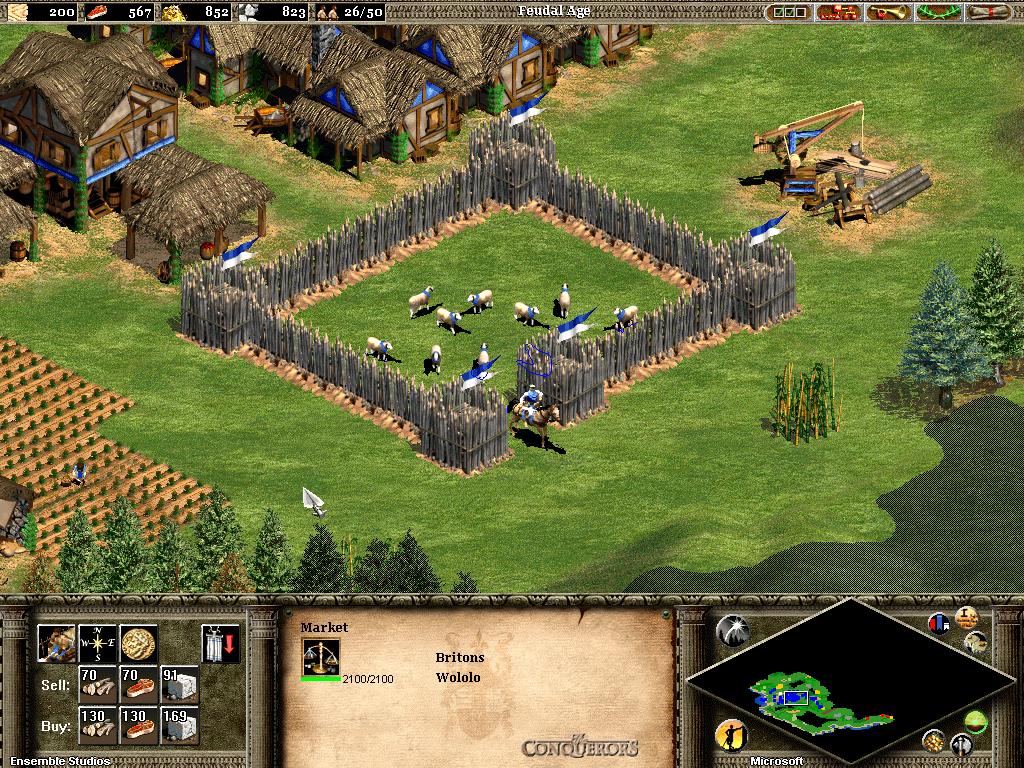Research the Coinage gold coin technology
The image size is (1024, 768).
pos(138,644)
